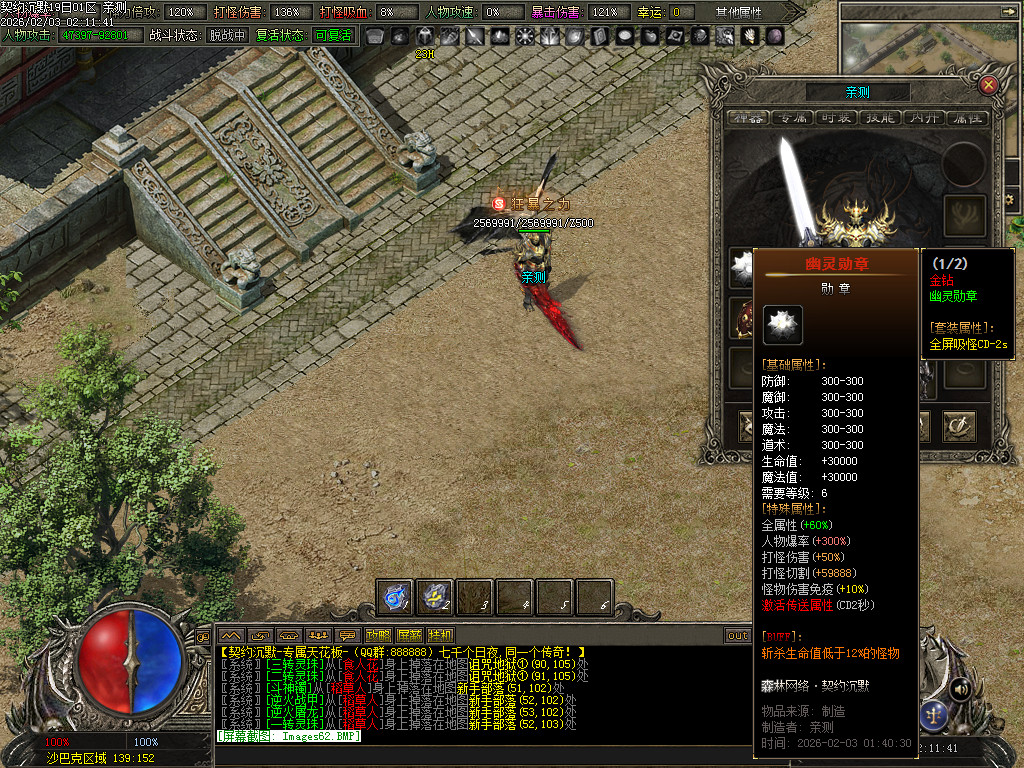Switch to the 技能 tab
1024x768 pixels.
(x=880, y=118)
